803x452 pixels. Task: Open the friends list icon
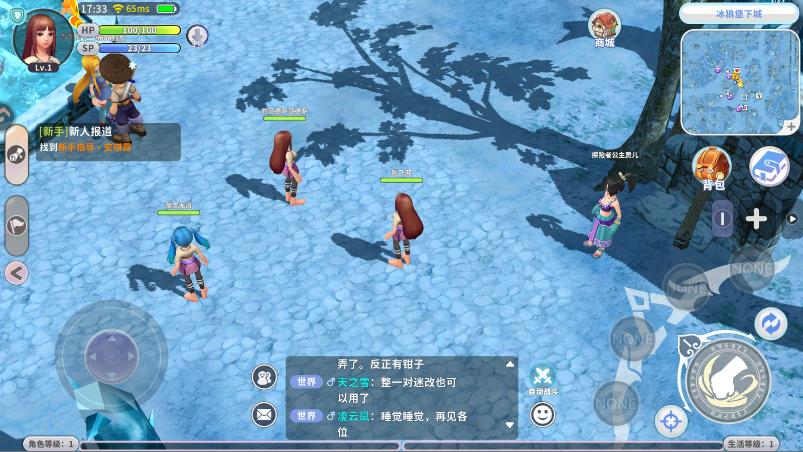click(264, 377)
